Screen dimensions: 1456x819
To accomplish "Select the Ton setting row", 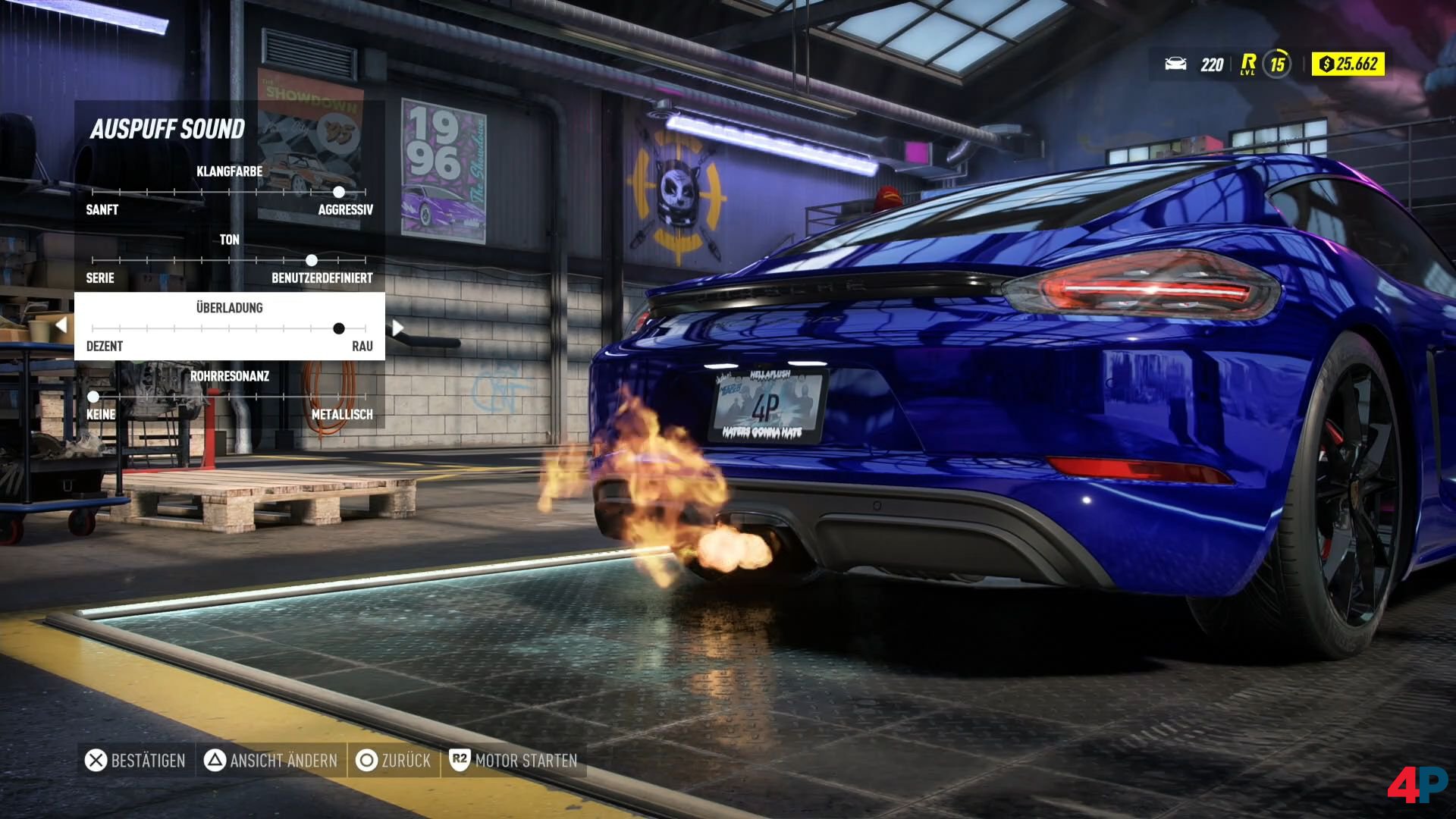I will click(x=229, y=259).
